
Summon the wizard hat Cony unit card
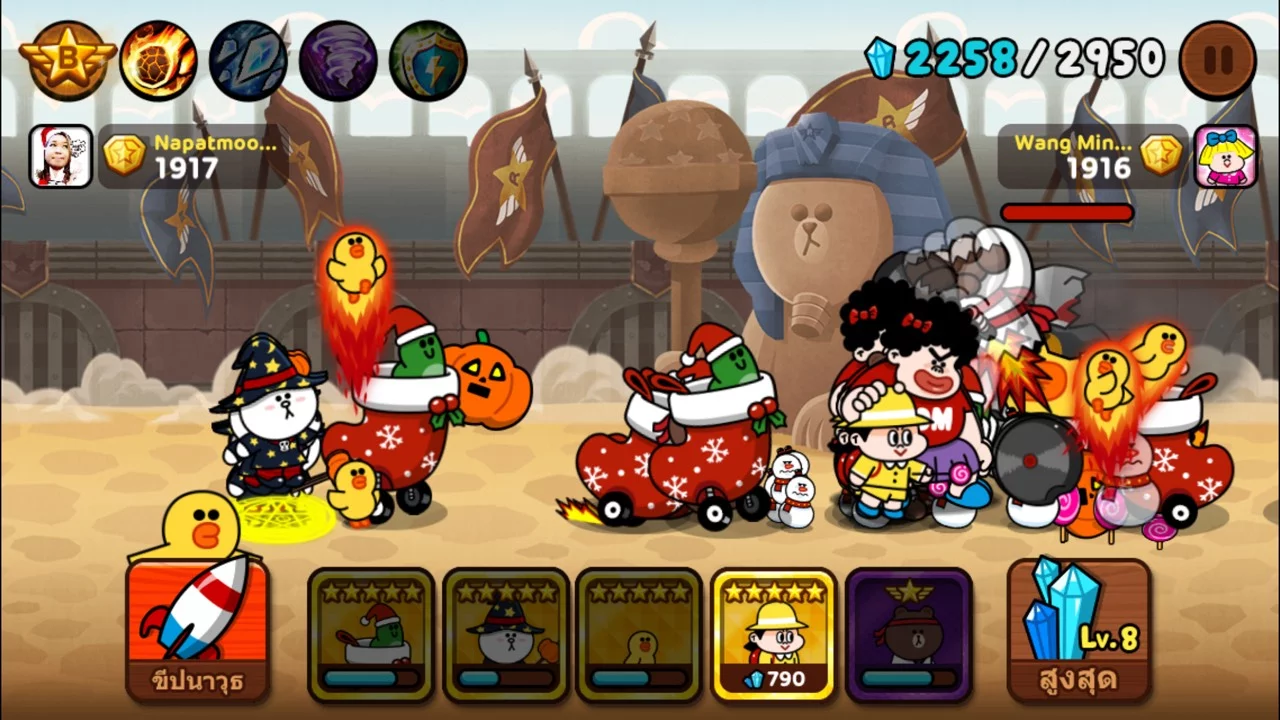505,633
